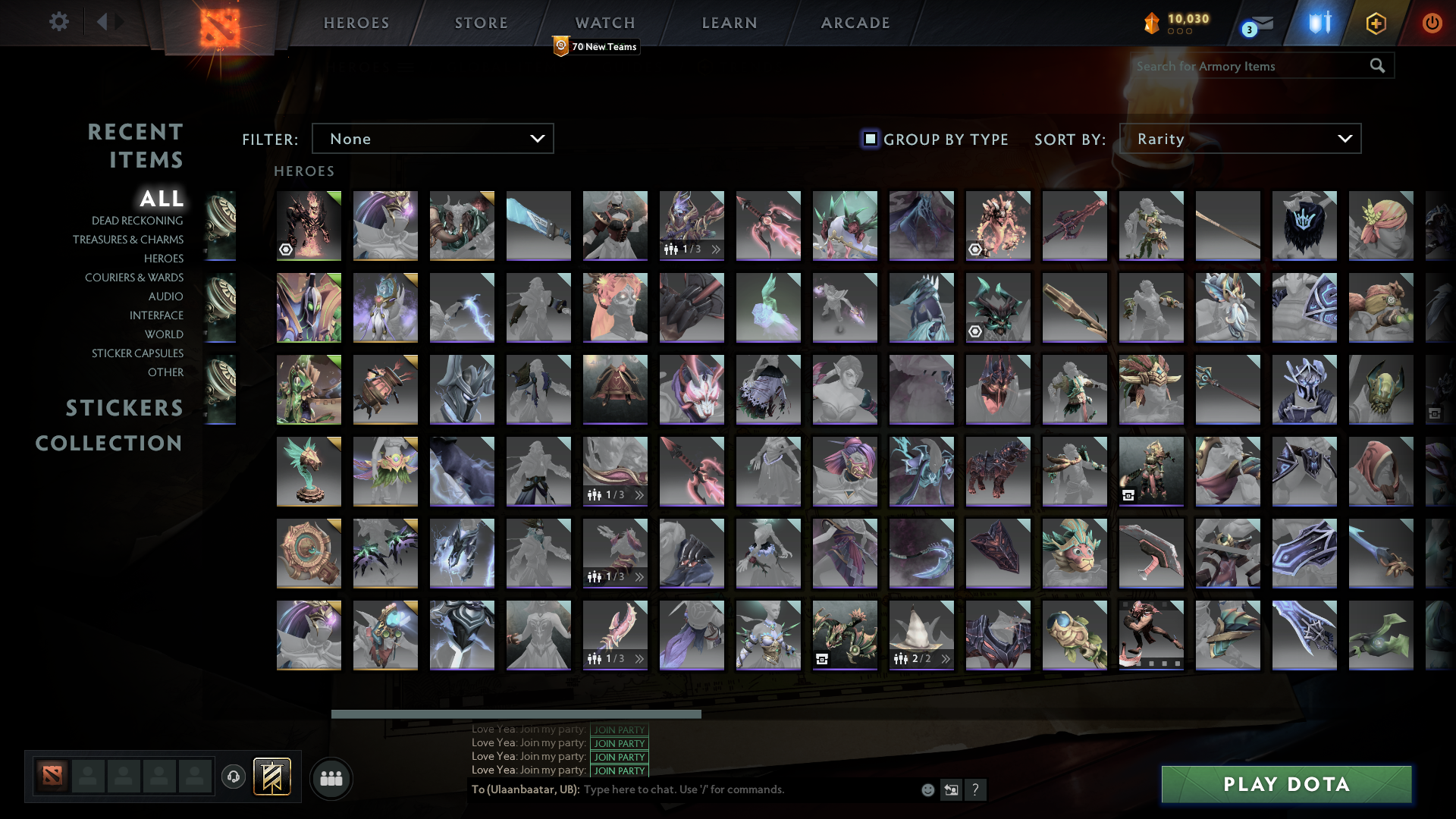Open the Filter dropdown set to None
Image resolution: width=1456 pixels, height=819 pixels.
432,138
